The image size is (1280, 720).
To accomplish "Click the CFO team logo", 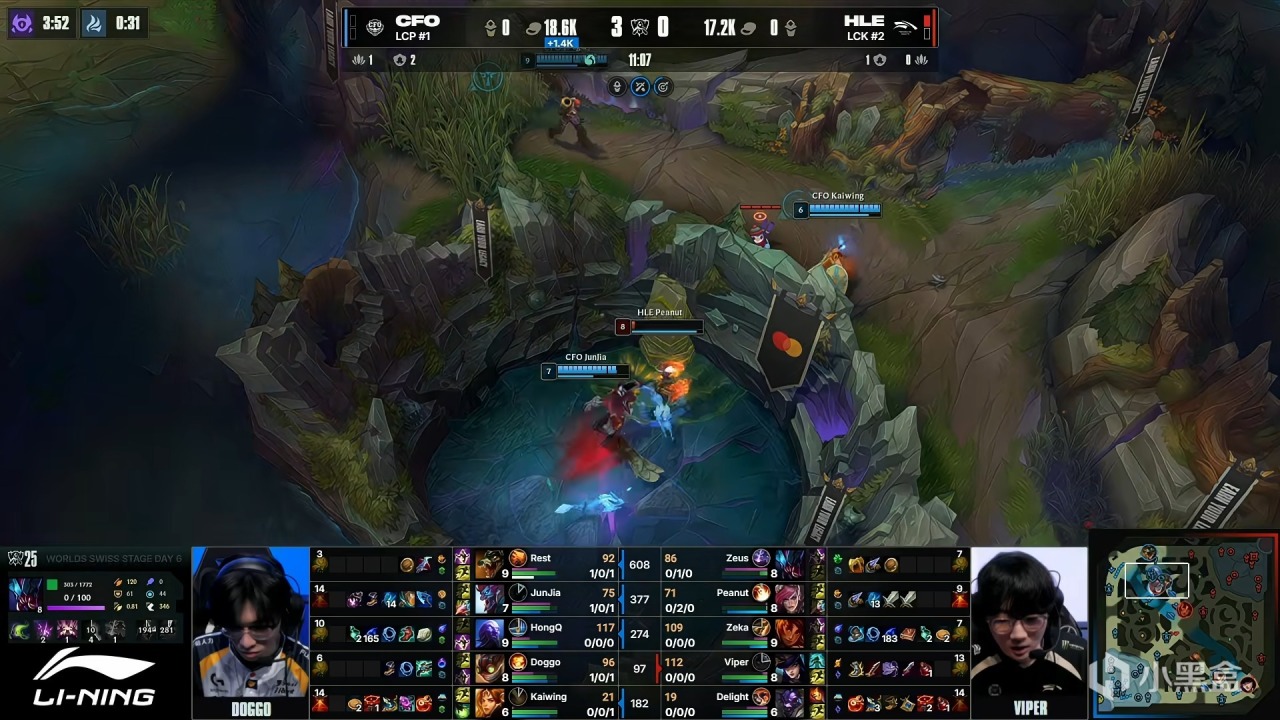I will [373, 27].
